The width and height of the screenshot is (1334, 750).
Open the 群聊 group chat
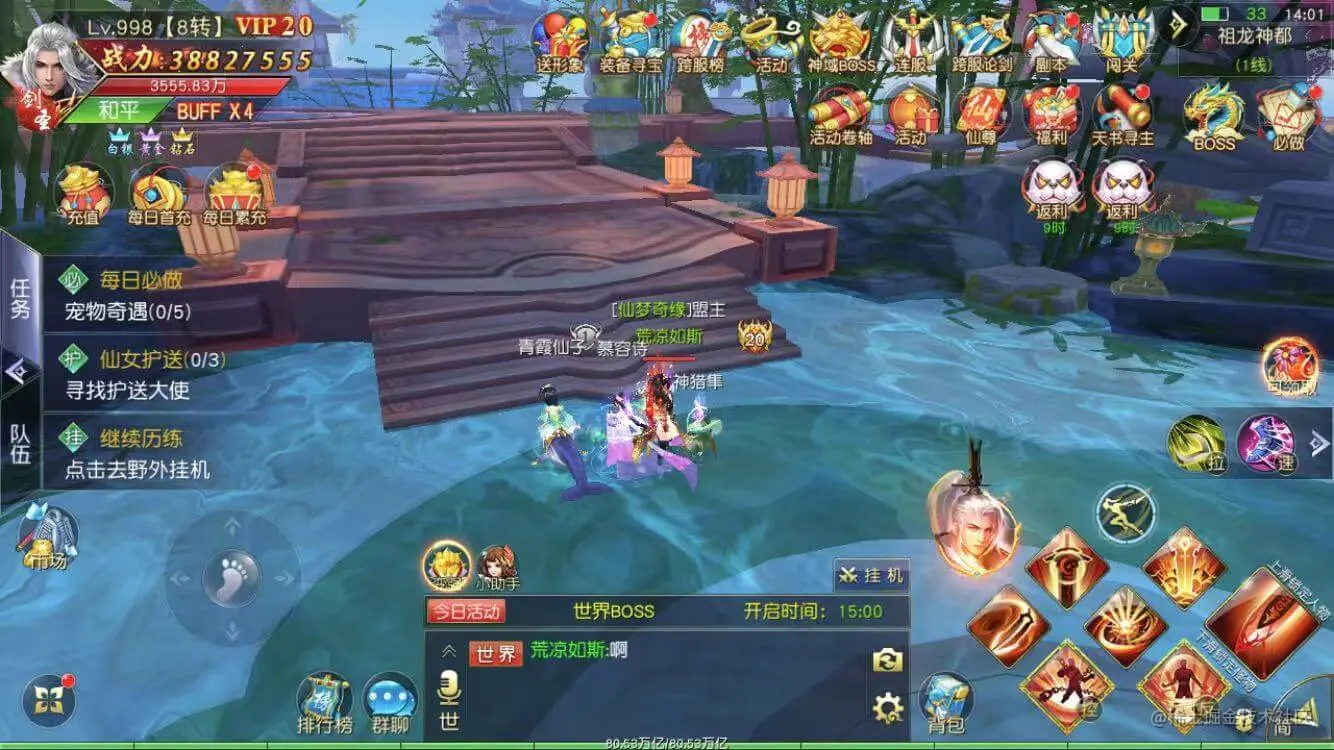coord(390,700)
